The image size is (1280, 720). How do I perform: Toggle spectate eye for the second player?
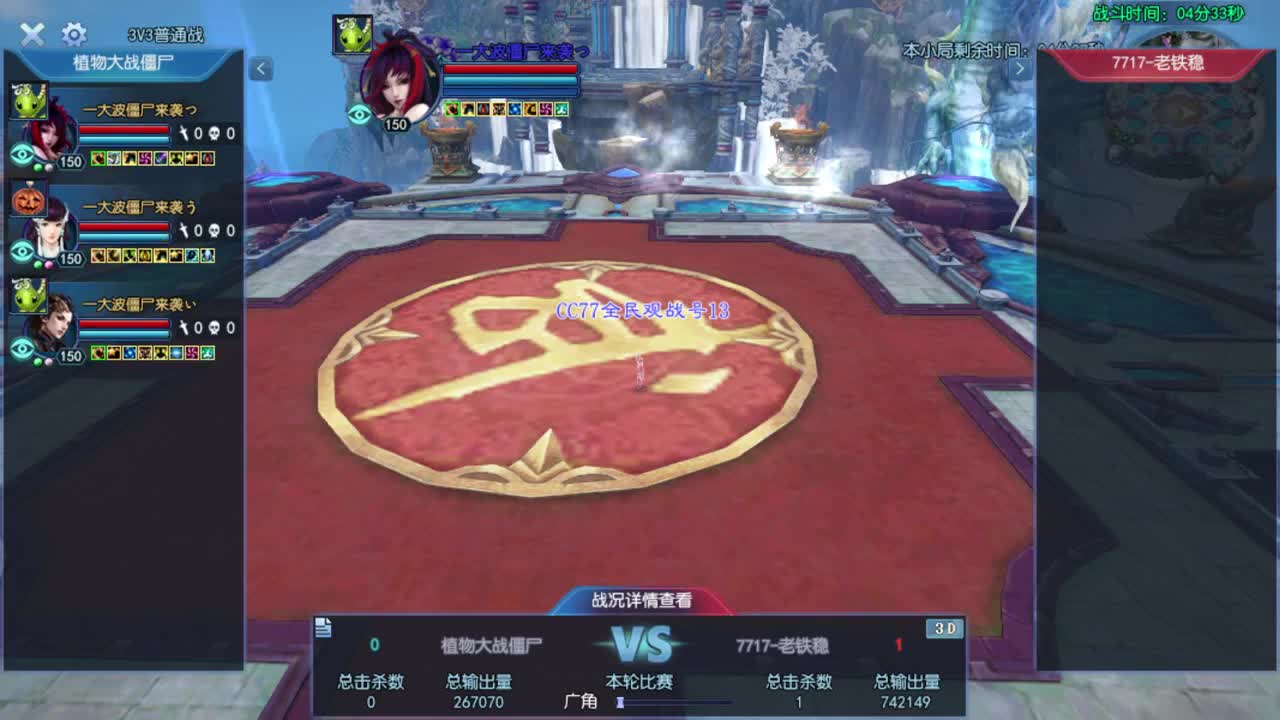(24, 251)
